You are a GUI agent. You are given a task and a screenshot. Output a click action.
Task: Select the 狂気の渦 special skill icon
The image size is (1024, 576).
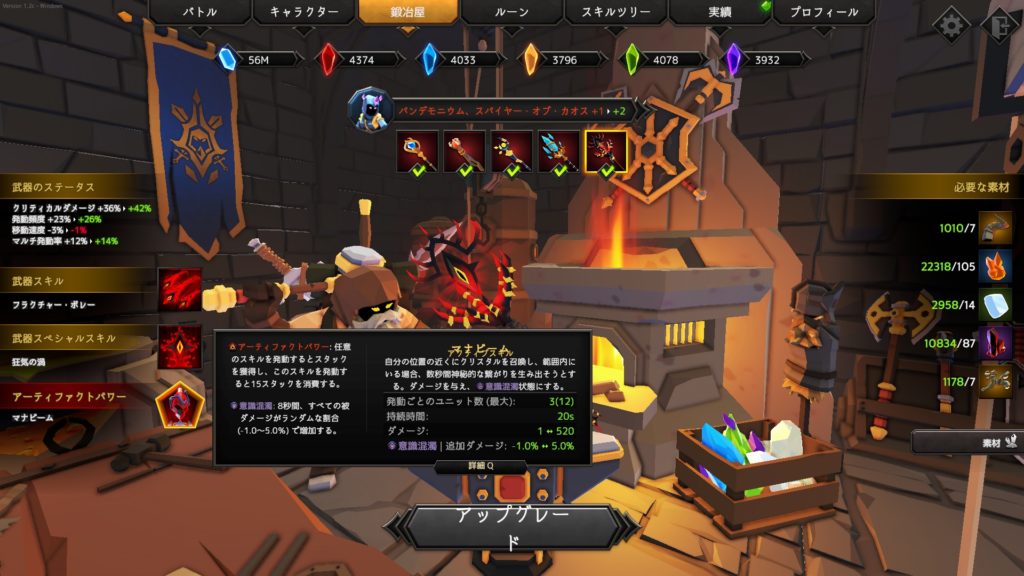click(180, 346)
